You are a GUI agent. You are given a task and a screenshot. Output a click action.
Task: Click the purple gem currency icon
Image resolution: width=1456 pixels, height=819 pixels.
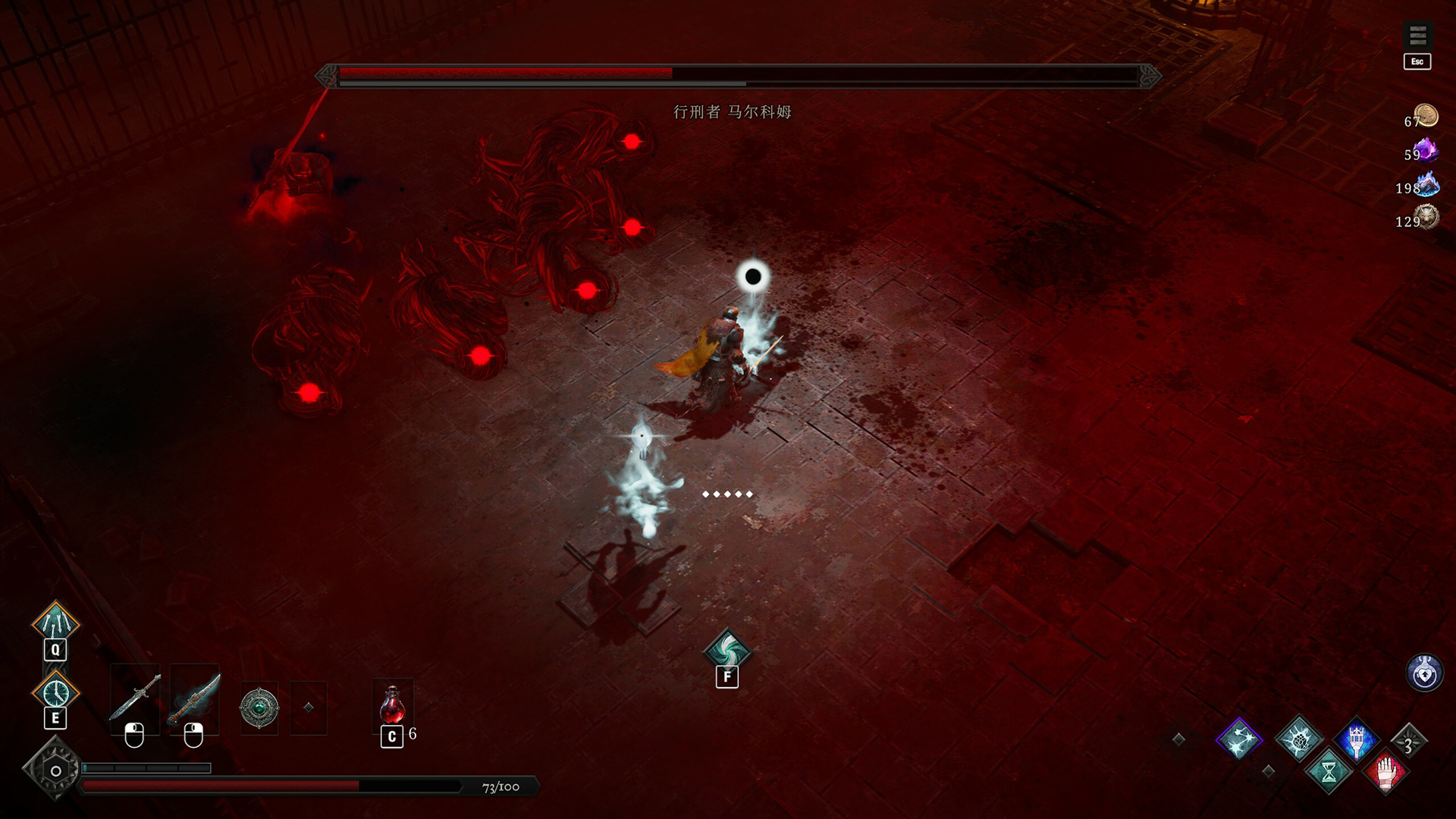click(1426, 151)
